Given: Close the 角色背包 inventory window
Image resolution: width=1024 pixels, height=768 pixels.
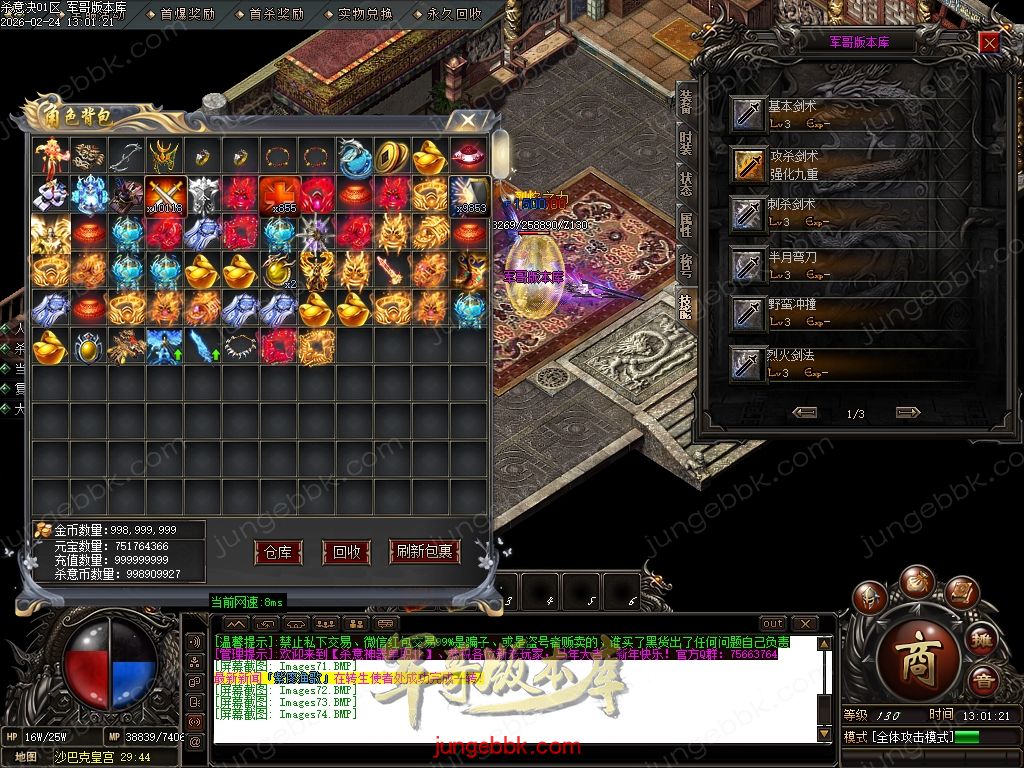Looking at the screenshot, I should click(468, 120).
